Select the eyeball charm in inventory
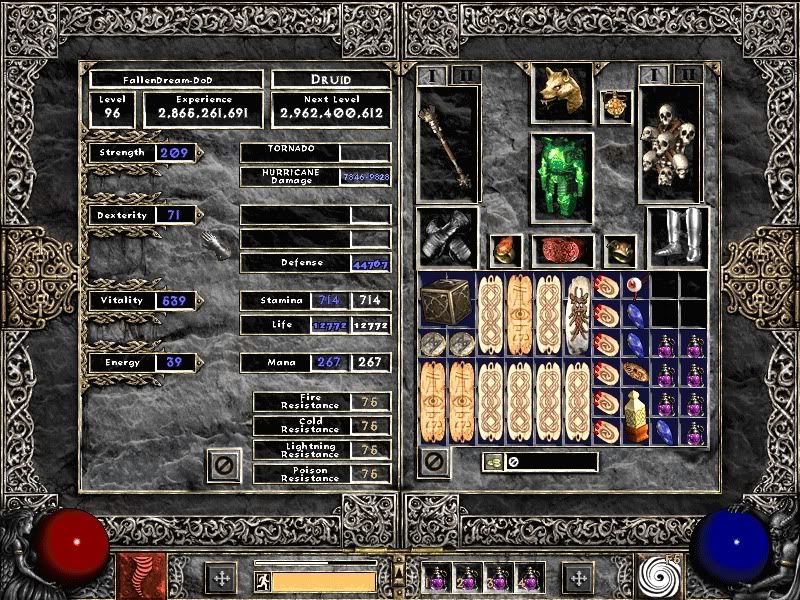 [x=636, y=286]
